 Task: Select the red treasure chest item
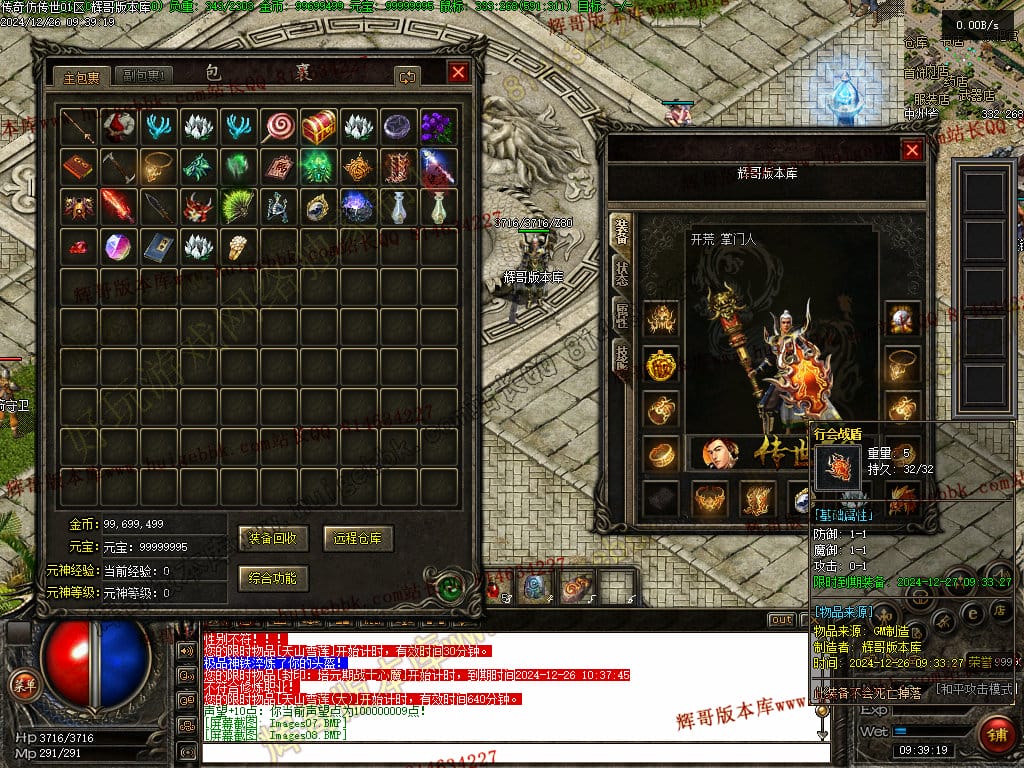coord(318,127)
